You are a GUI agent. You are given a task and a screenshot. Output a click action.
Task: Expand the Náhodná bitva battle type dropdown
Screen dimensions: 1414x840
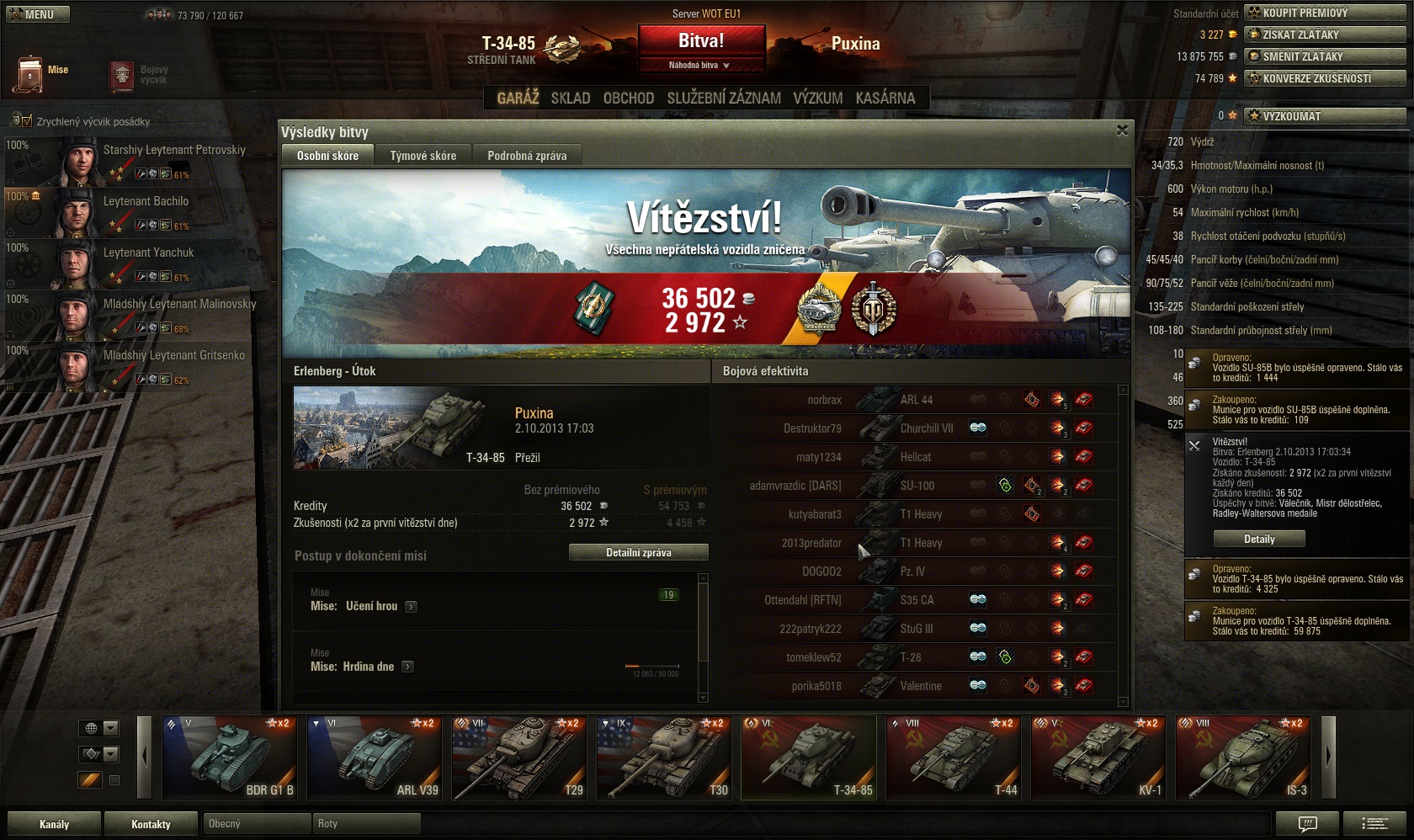[x=700, y=65]
